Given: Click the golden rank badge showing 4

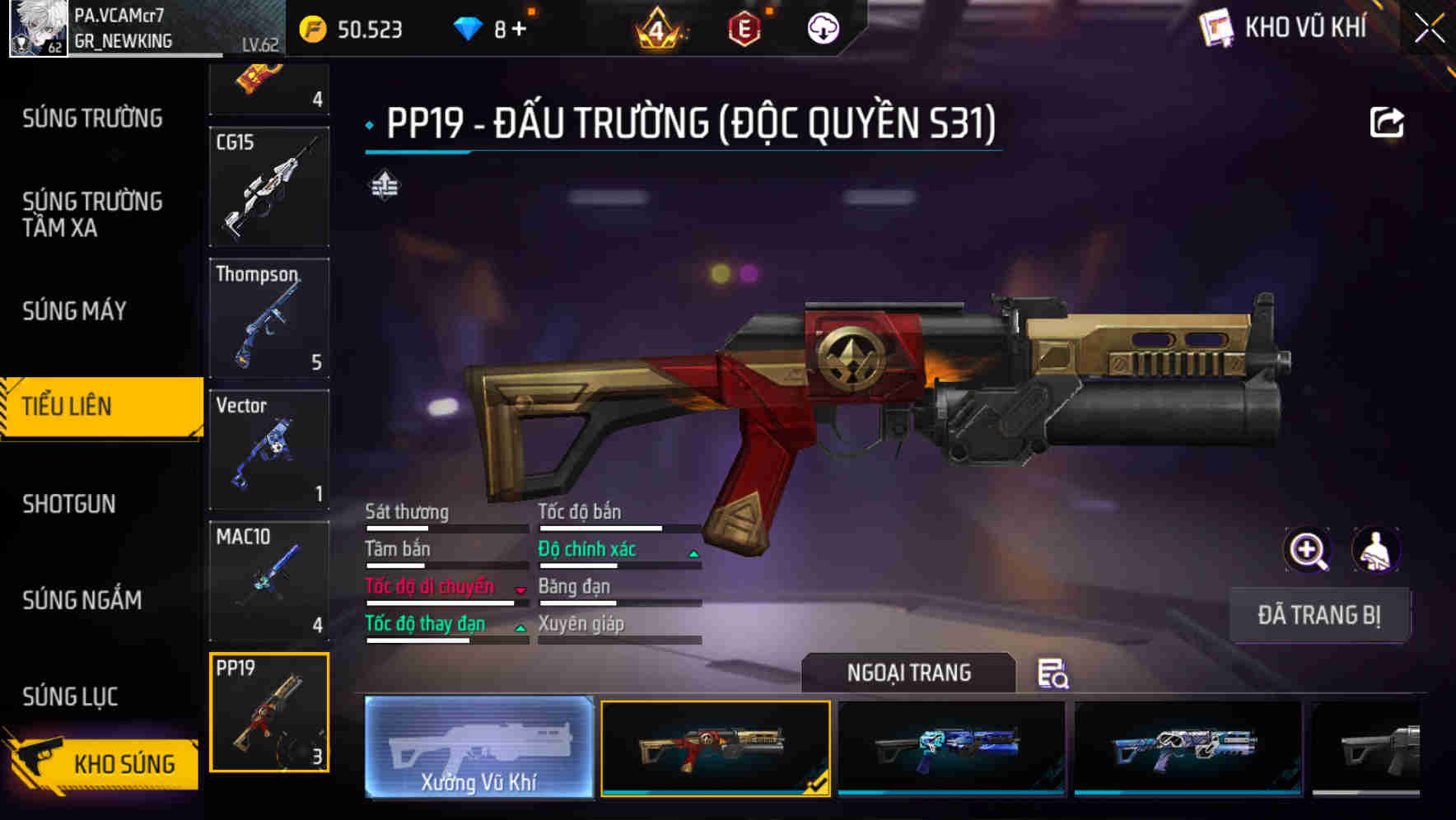Looking at the screenshot, I should pos(655,27).
